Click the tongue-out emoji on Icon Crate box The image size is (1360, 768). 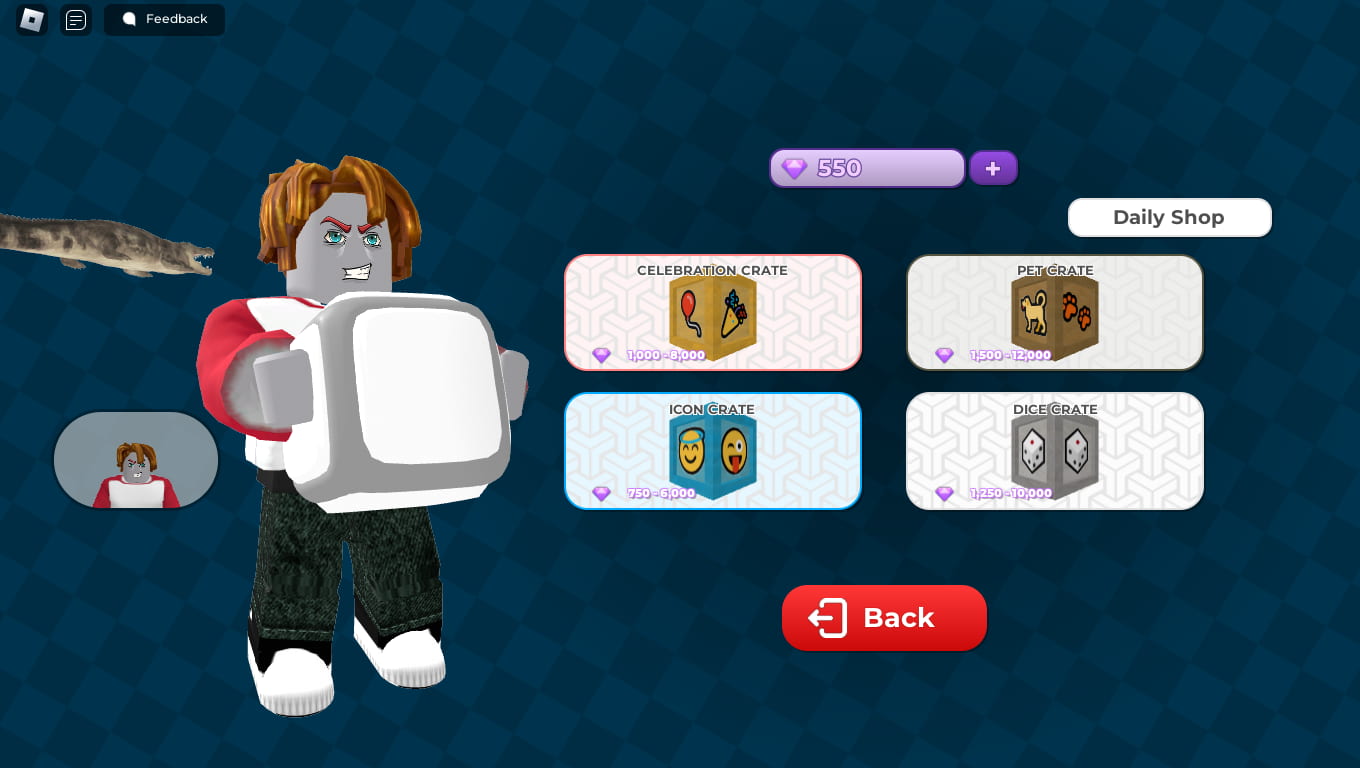[733, 452]
